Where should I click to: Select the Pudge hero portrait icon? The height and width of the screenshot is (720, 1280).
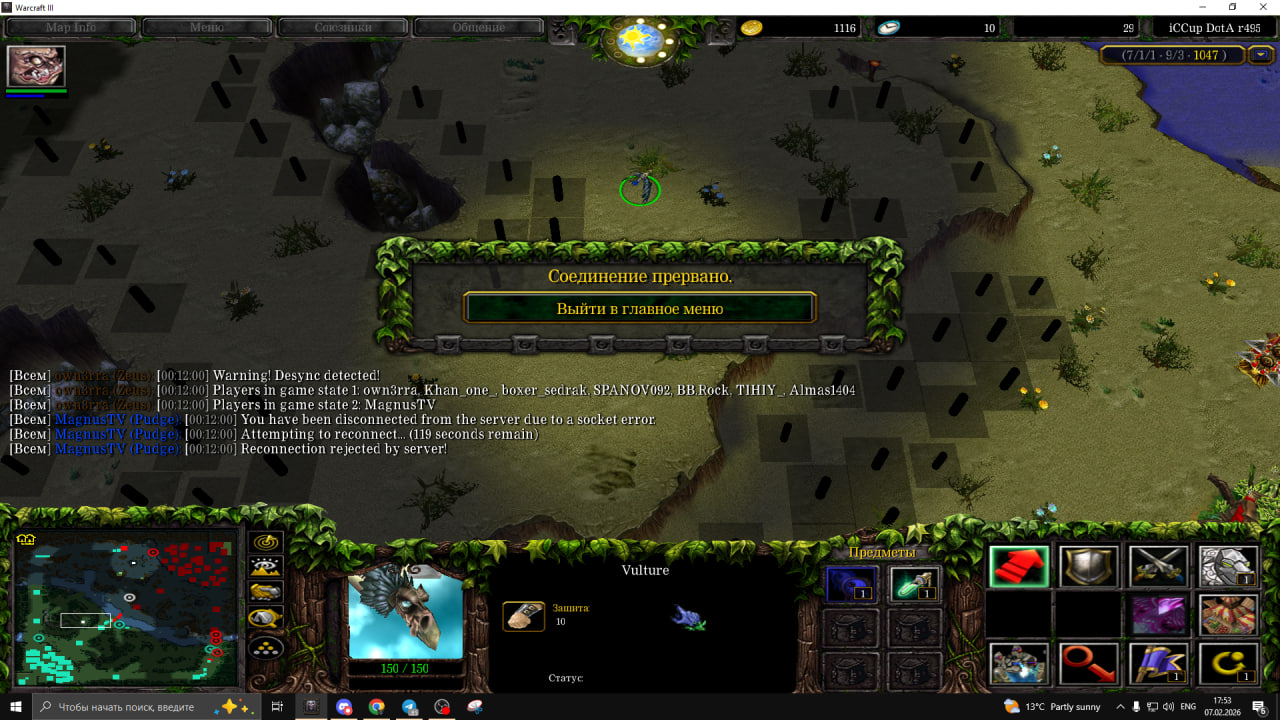(36, 66)
